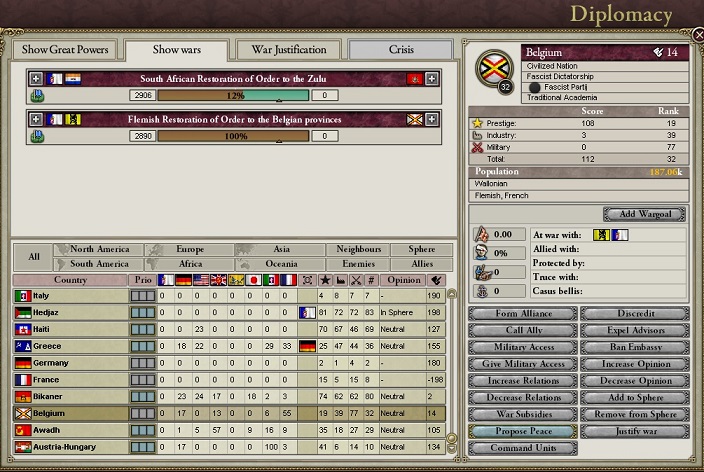Select the Crisis tab
This screenshot has height=472, width=704.
pyautogui.click(x=400, y=50)
